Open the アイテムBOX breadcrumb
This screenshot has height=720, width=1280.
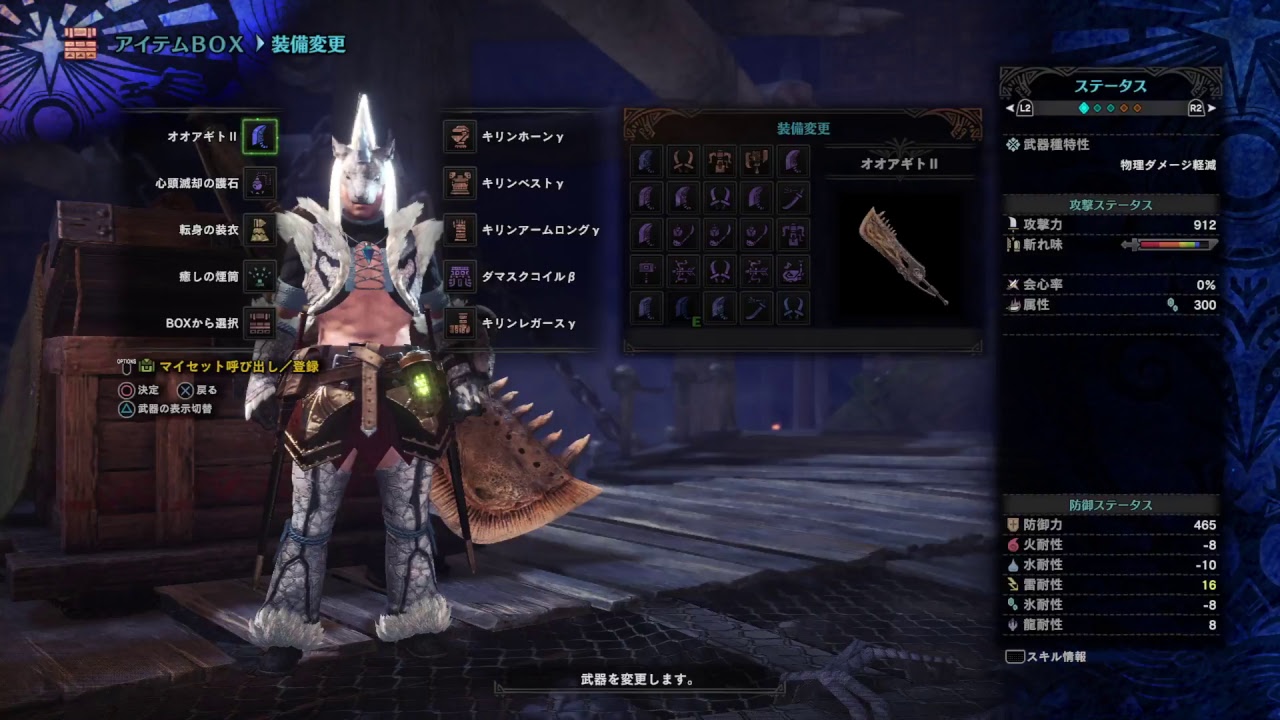pos(179,44)
